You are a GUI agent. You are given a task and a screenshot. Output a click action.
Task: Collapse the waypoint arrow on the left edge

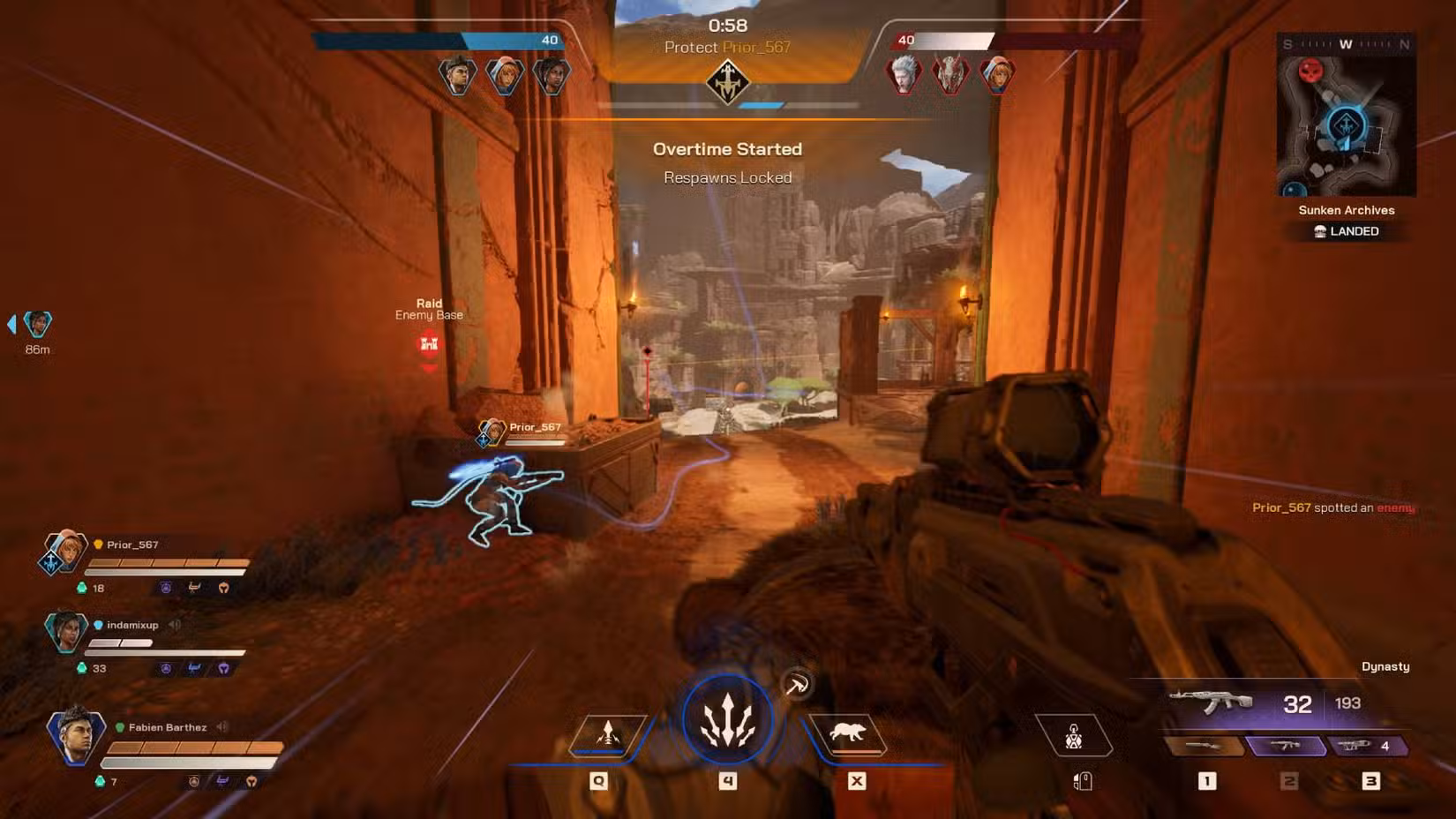[11, 324]
